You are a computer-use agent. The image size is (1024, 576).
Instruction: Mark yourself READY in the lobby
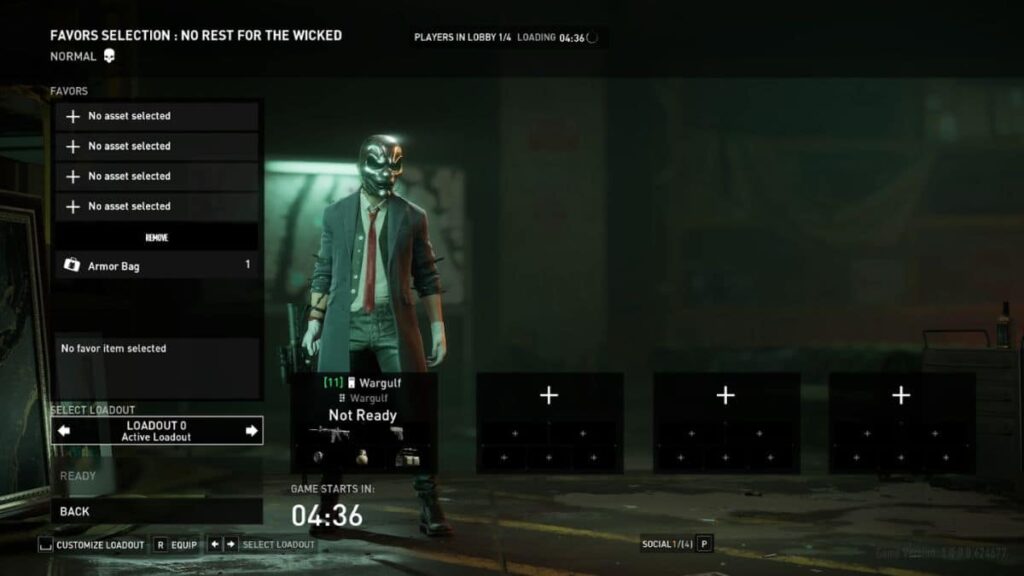(156, 476)
